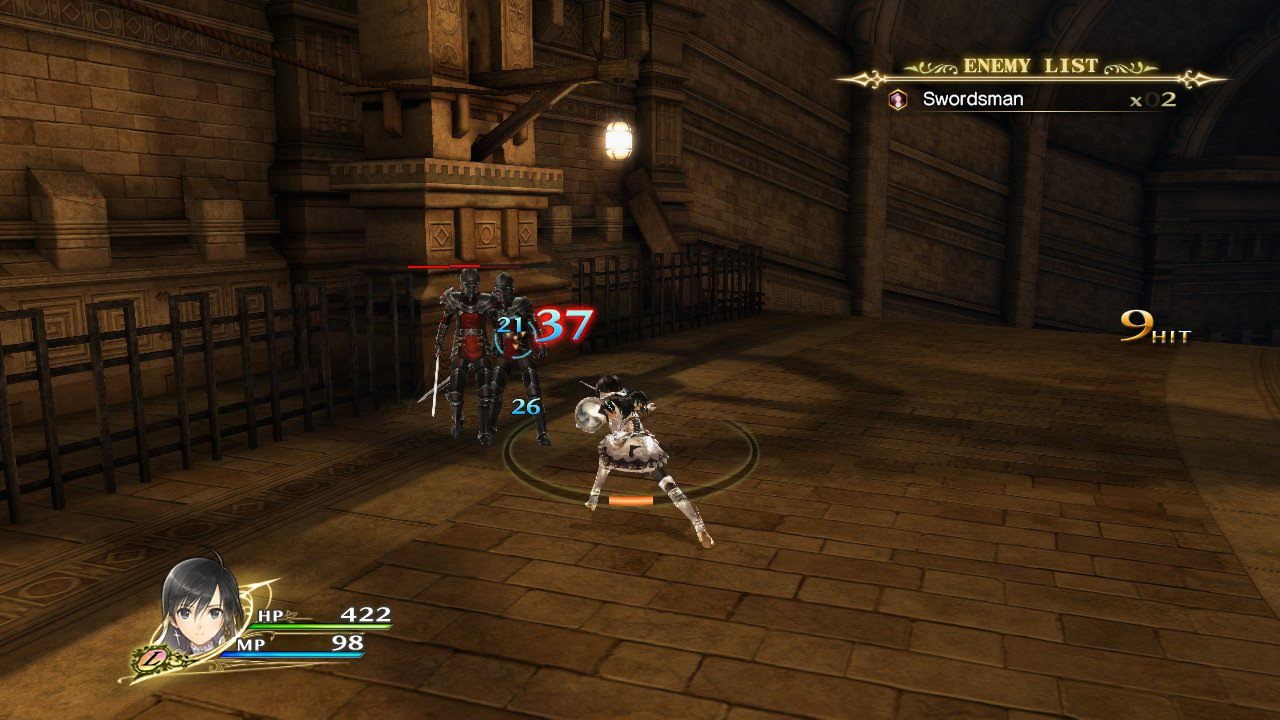Select the Swordsman entry in the enemy list

coord(972,100)
